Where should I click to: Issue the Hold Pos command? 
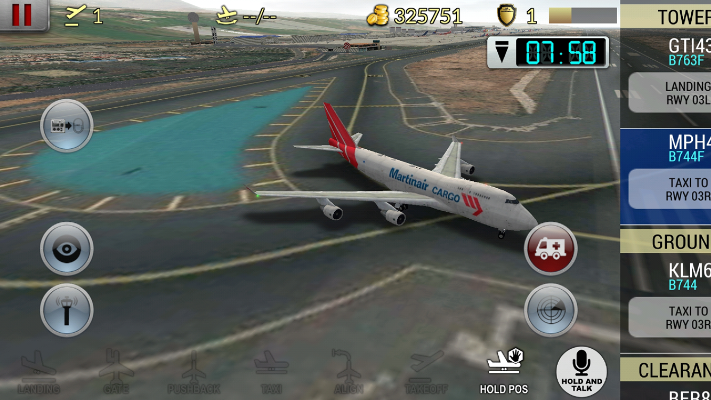(503, 372)
